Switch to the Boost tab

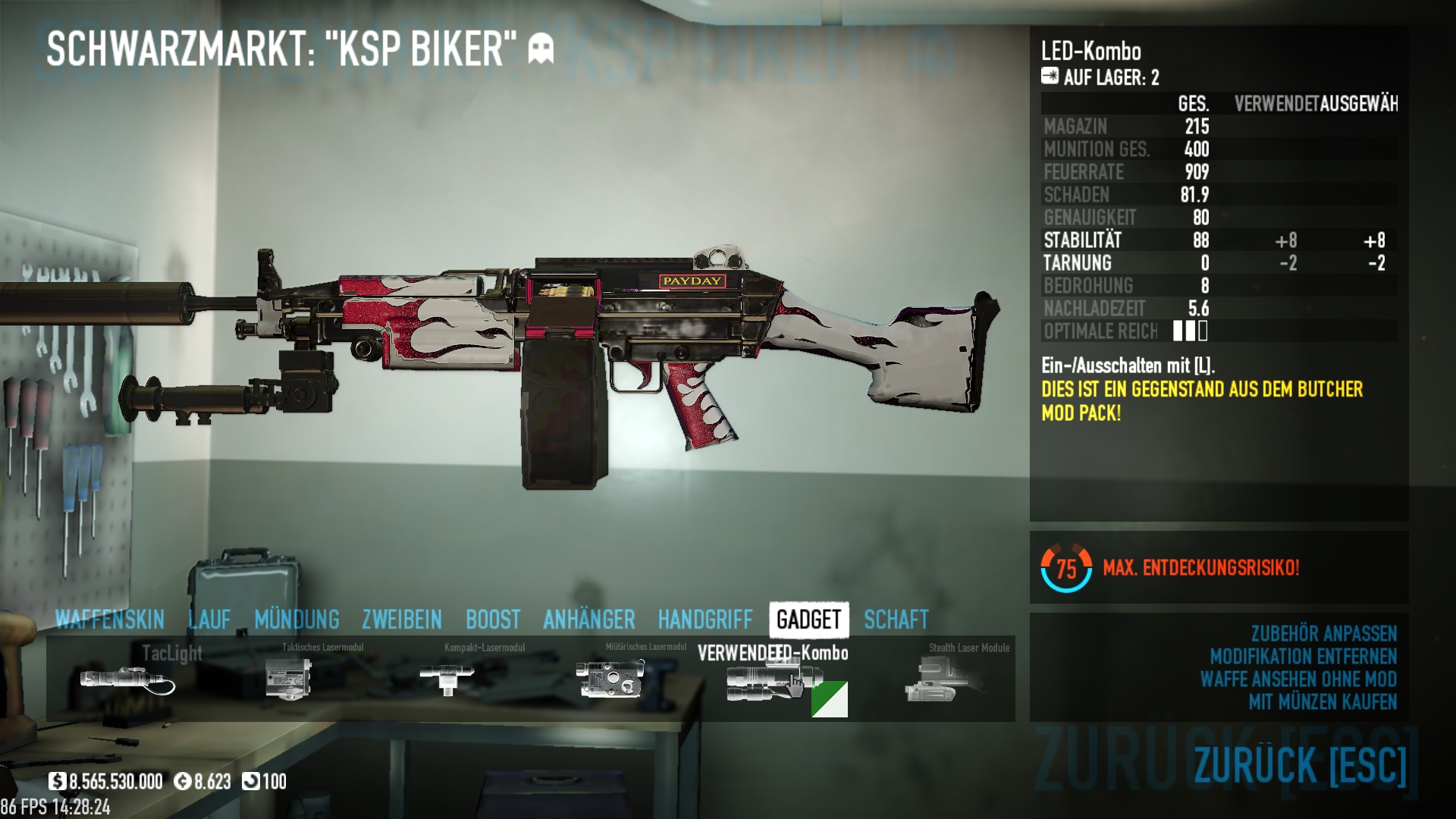(493, 620)
